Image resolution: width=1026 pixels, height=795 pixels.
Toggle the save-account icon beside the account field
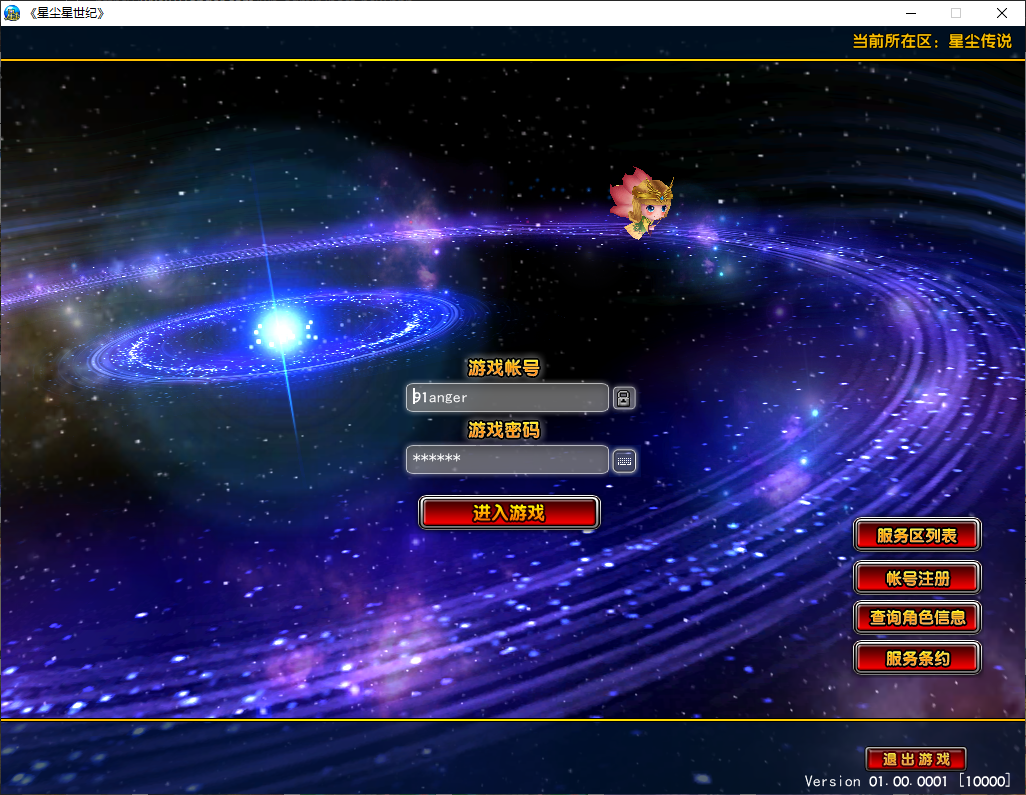[x=624, y=398]
